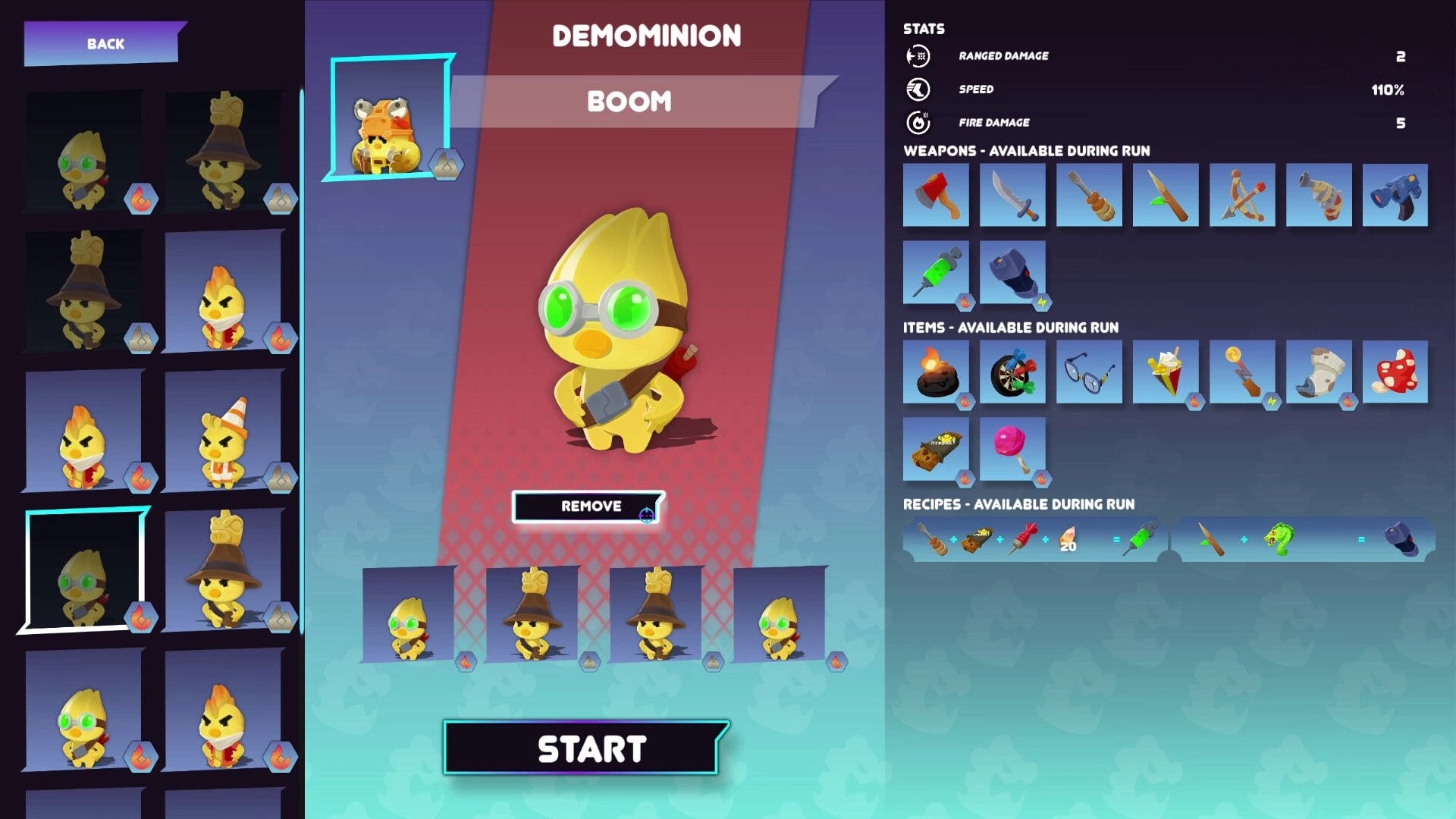Viewport: 1456px width, 819px height.
Task: Click the screwdriver weapon icon
Action: [1088, 195]
